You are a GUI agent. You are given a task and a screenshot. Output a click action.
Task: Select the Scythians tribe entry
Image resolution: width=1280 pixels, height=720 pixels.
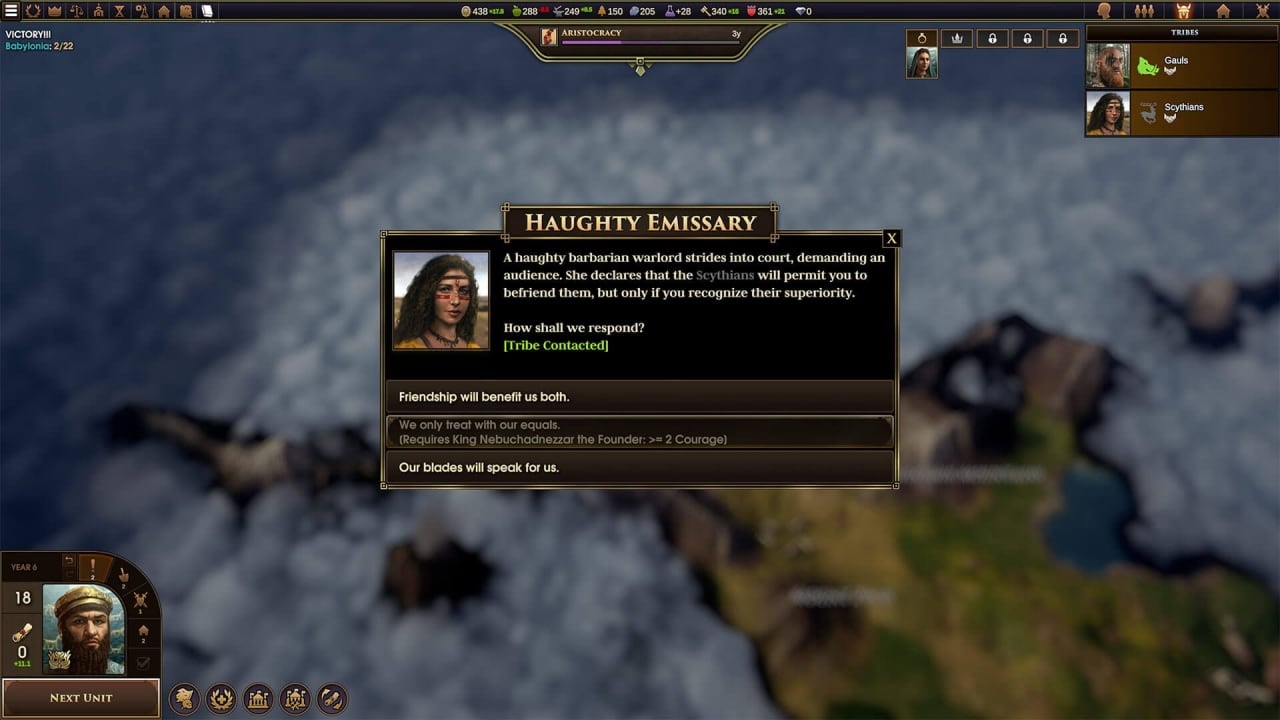coord(1182,112)
